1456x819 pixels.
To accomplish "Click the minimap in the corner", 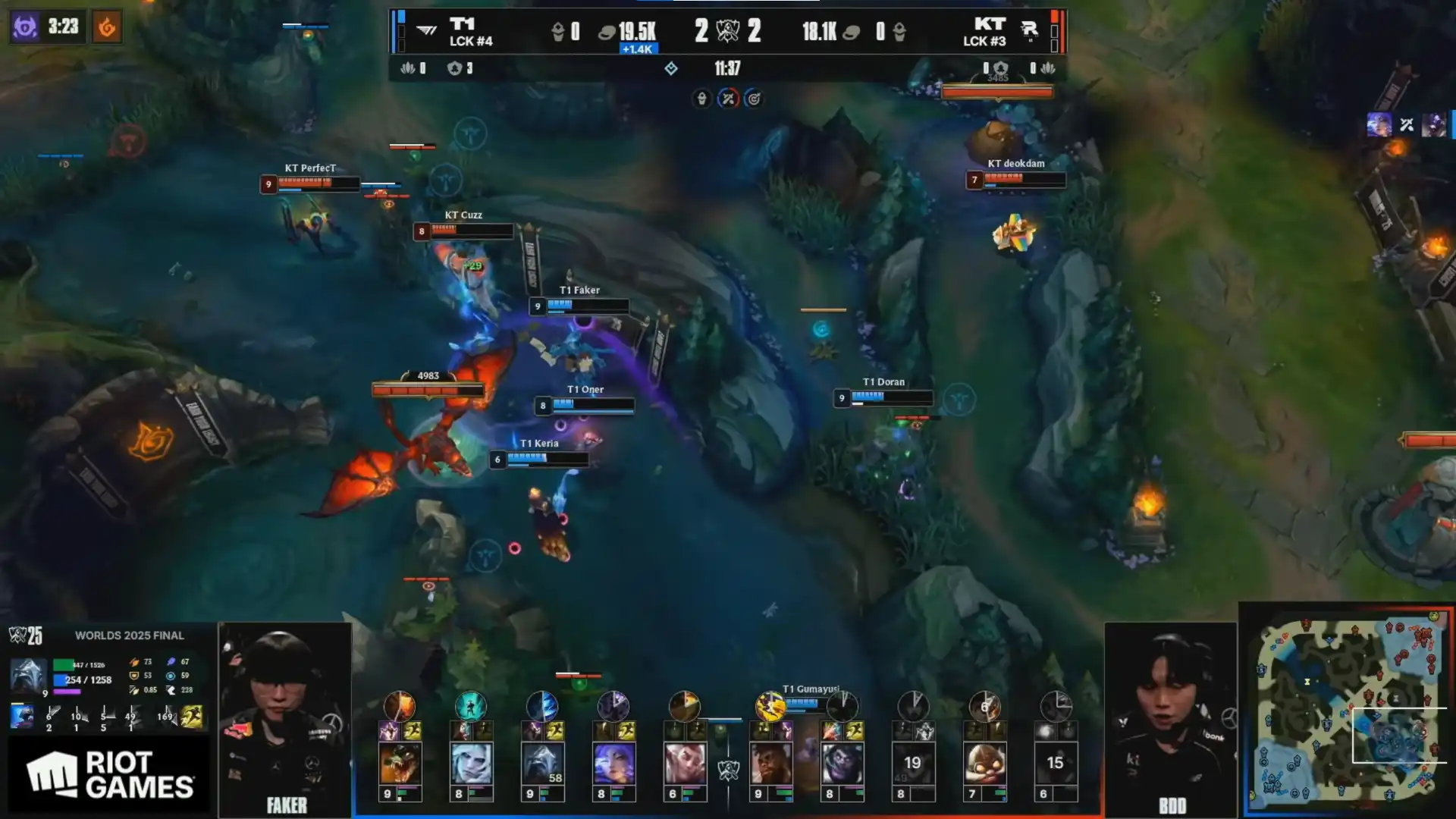I will (1347, 710).
